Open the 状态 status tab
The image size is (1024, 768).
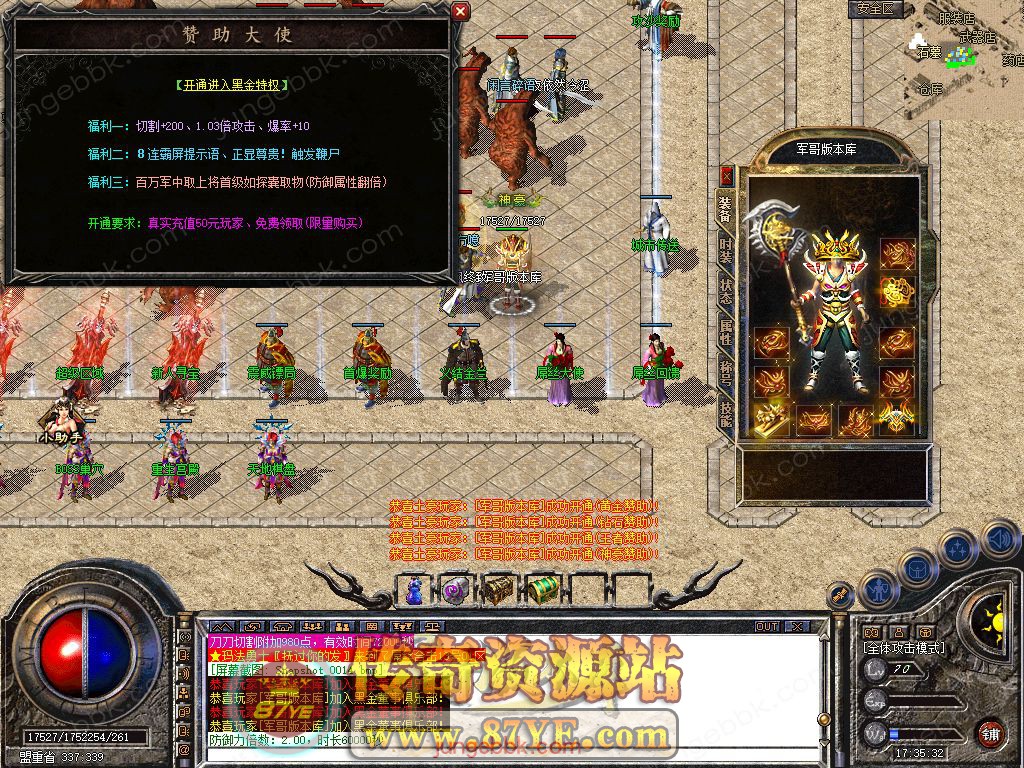click(726, 294)
